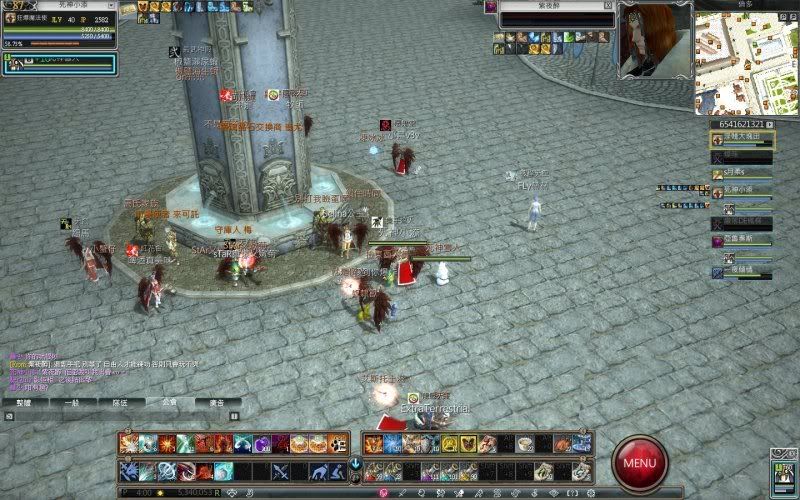
Task: Select the highlighted first party member row
Action: click(x=742, y=138)
